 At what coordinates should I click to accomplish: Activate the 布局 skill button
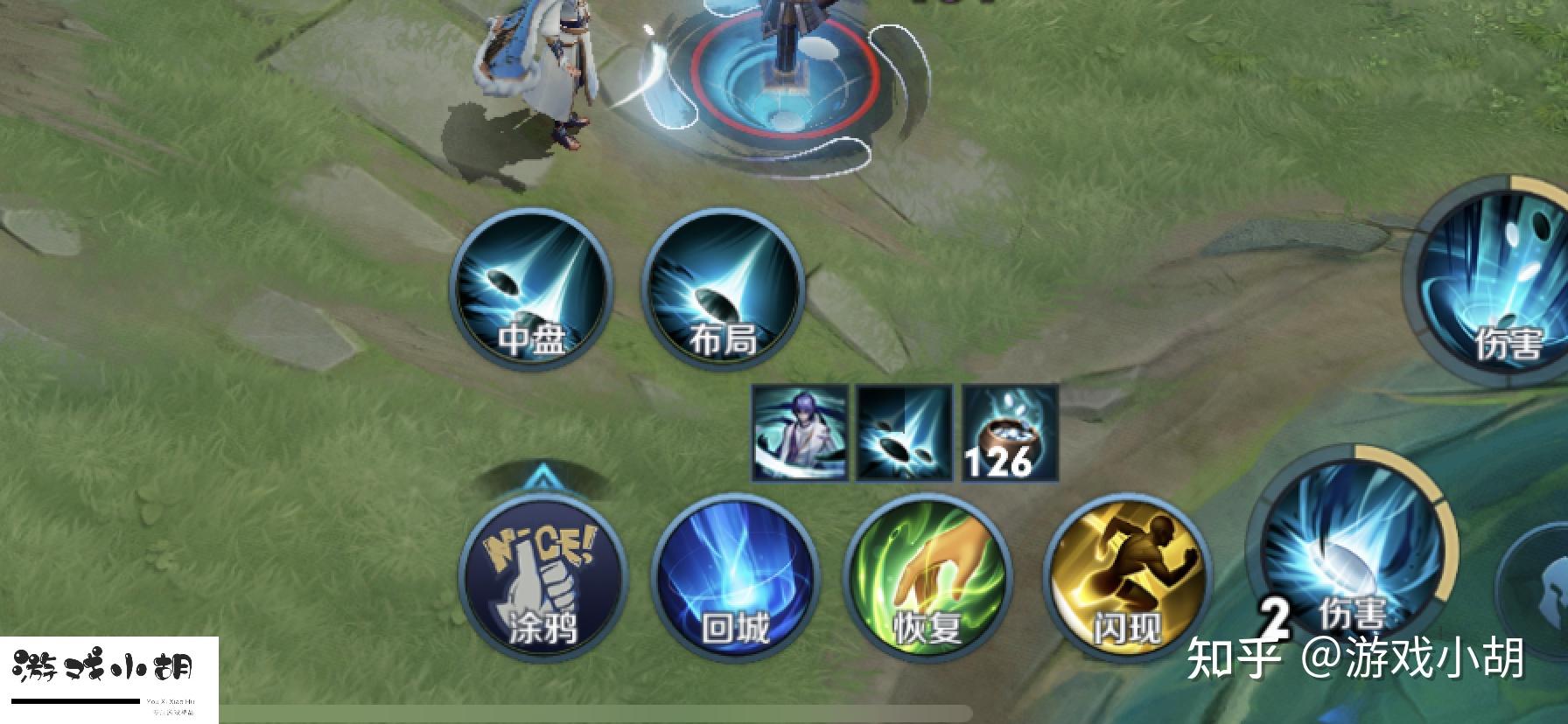coord(723,289)
